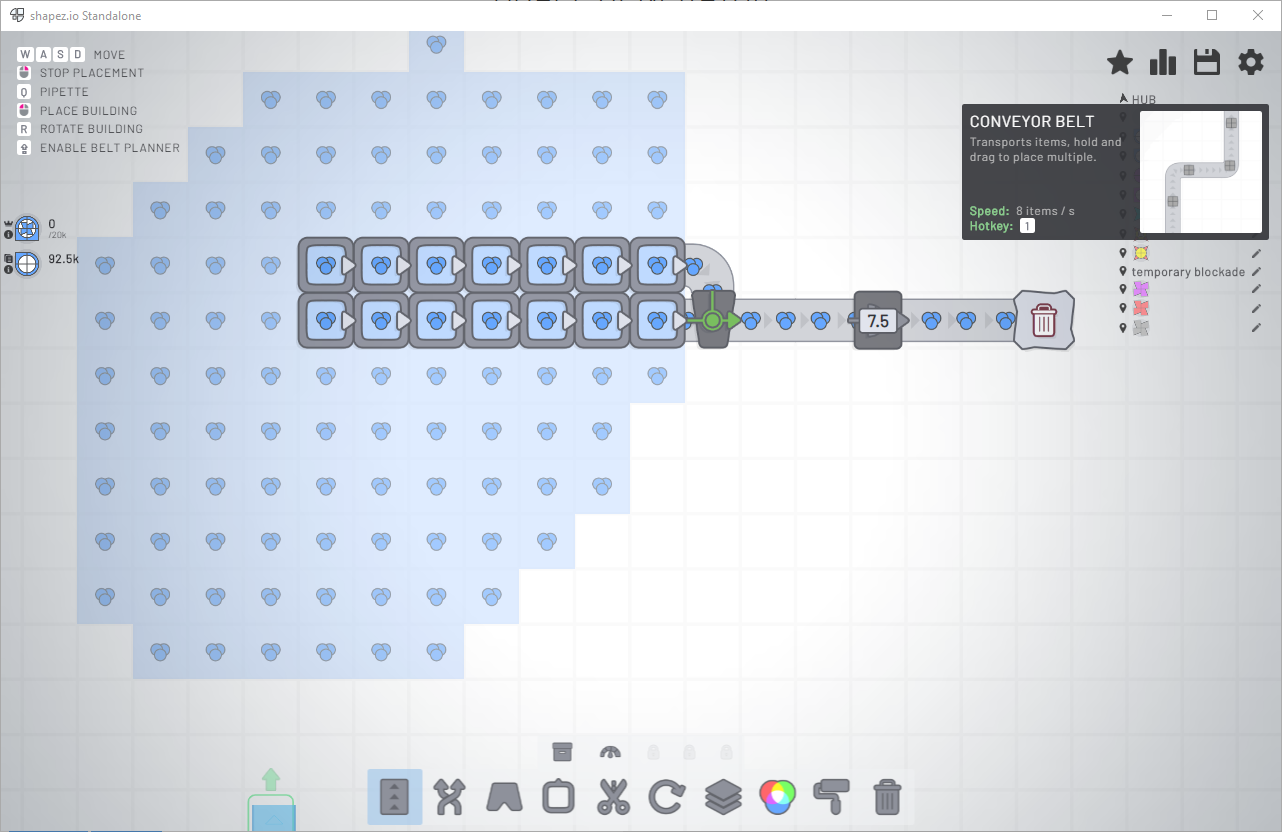Select the Cutter tool
Screen dimensions: 1282x832
612,797
